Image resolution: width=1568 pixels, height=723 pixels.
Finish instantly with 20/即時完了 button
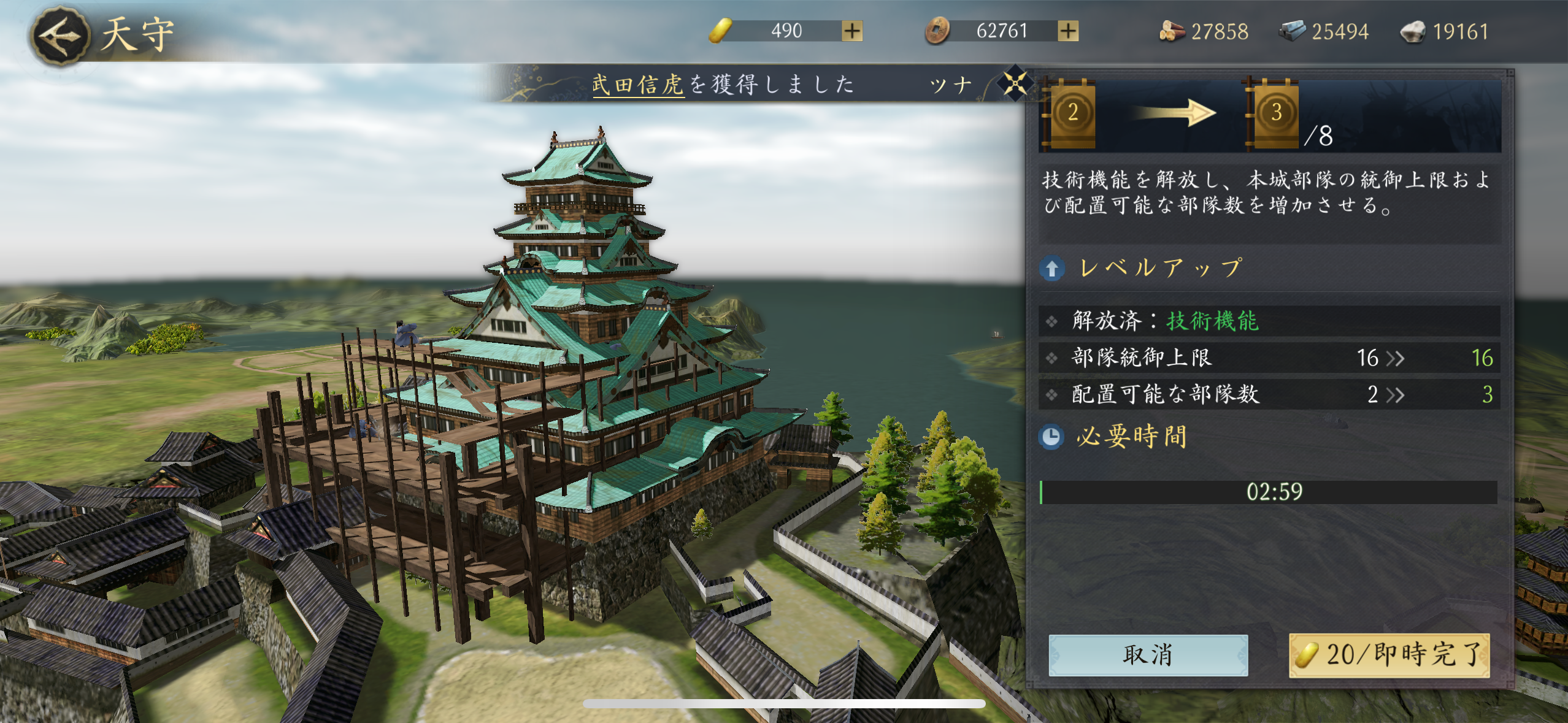click(1389, 655)
